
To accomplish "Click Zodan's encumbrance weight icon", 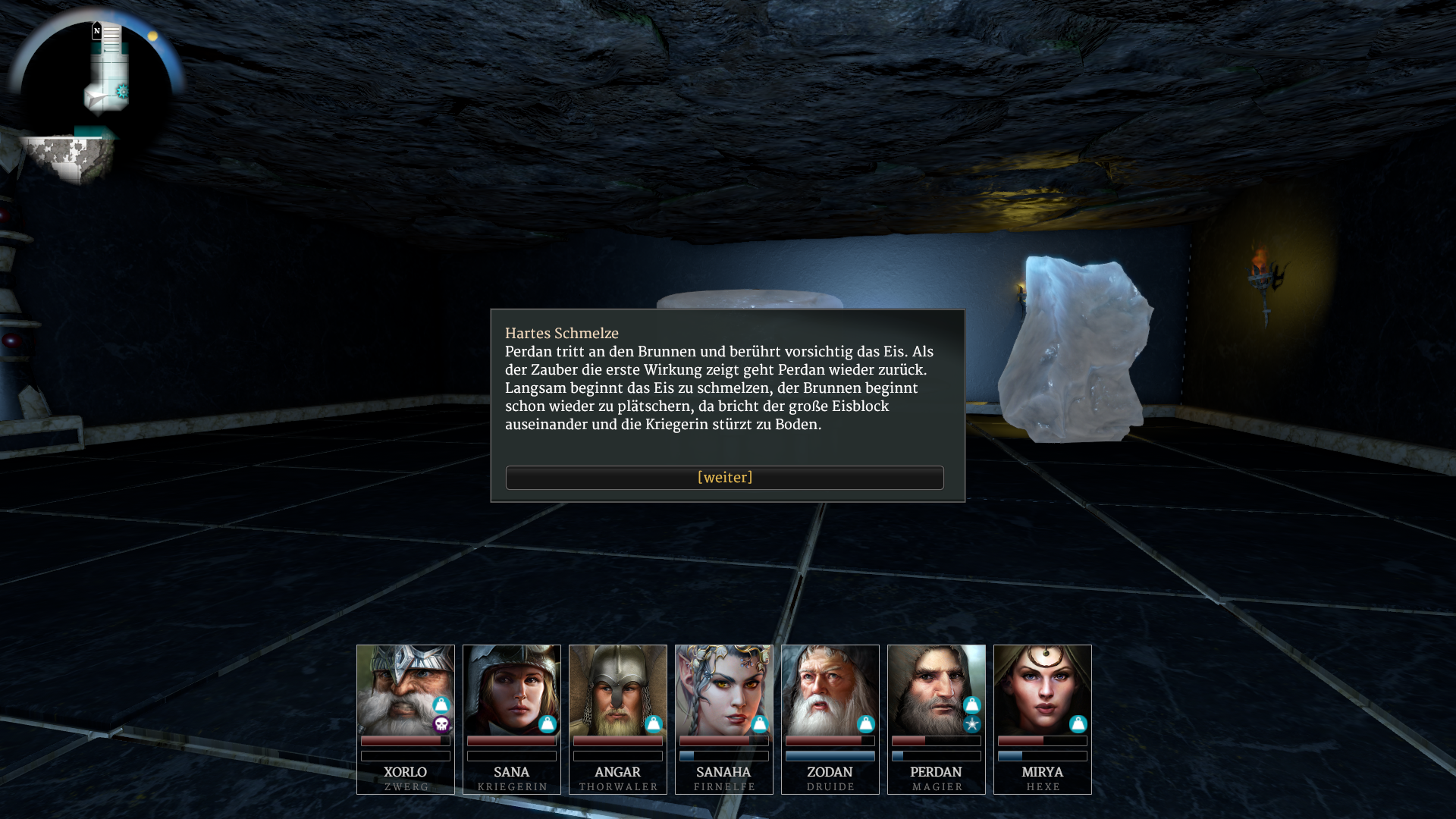I will 865,724.
